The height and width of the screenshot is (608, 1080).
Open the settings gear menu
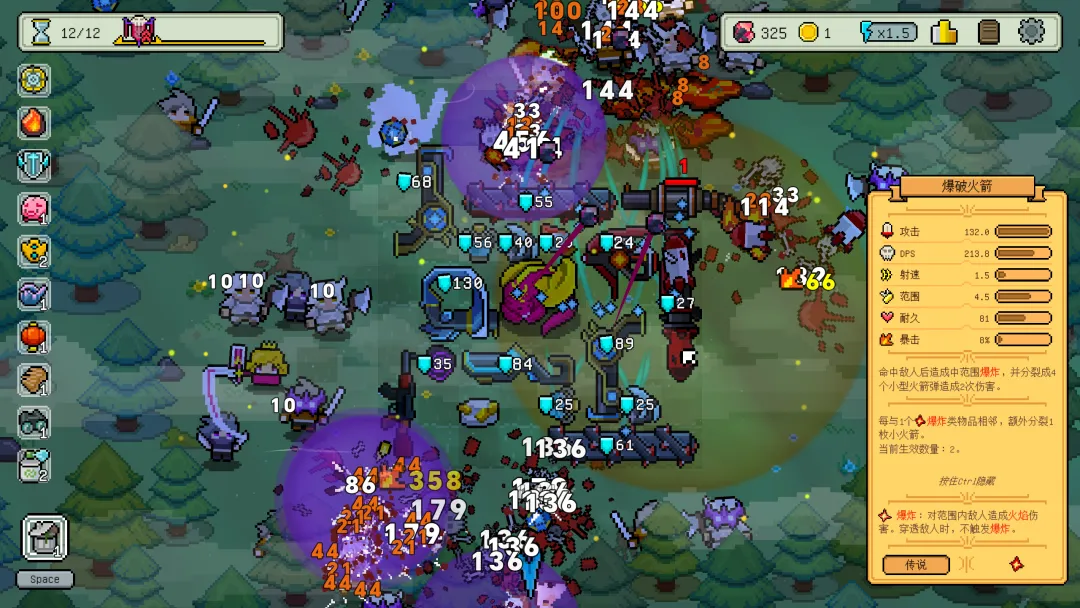[x=1031, y=32]
